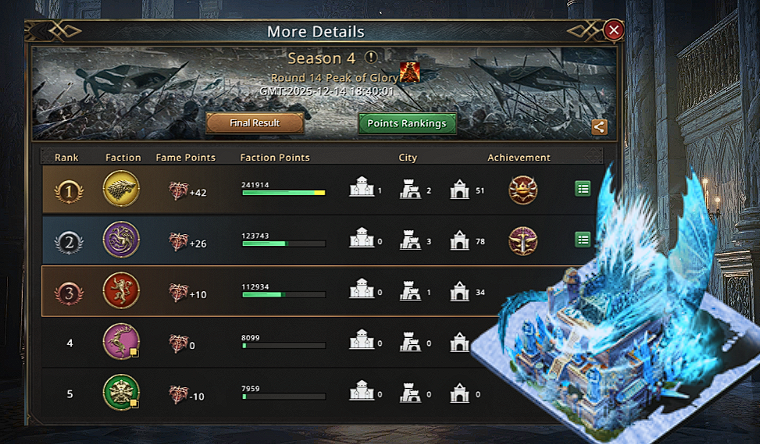This screenshot has width=760, height=444.
Task: Close the More Details window
Action: [614, 30]
